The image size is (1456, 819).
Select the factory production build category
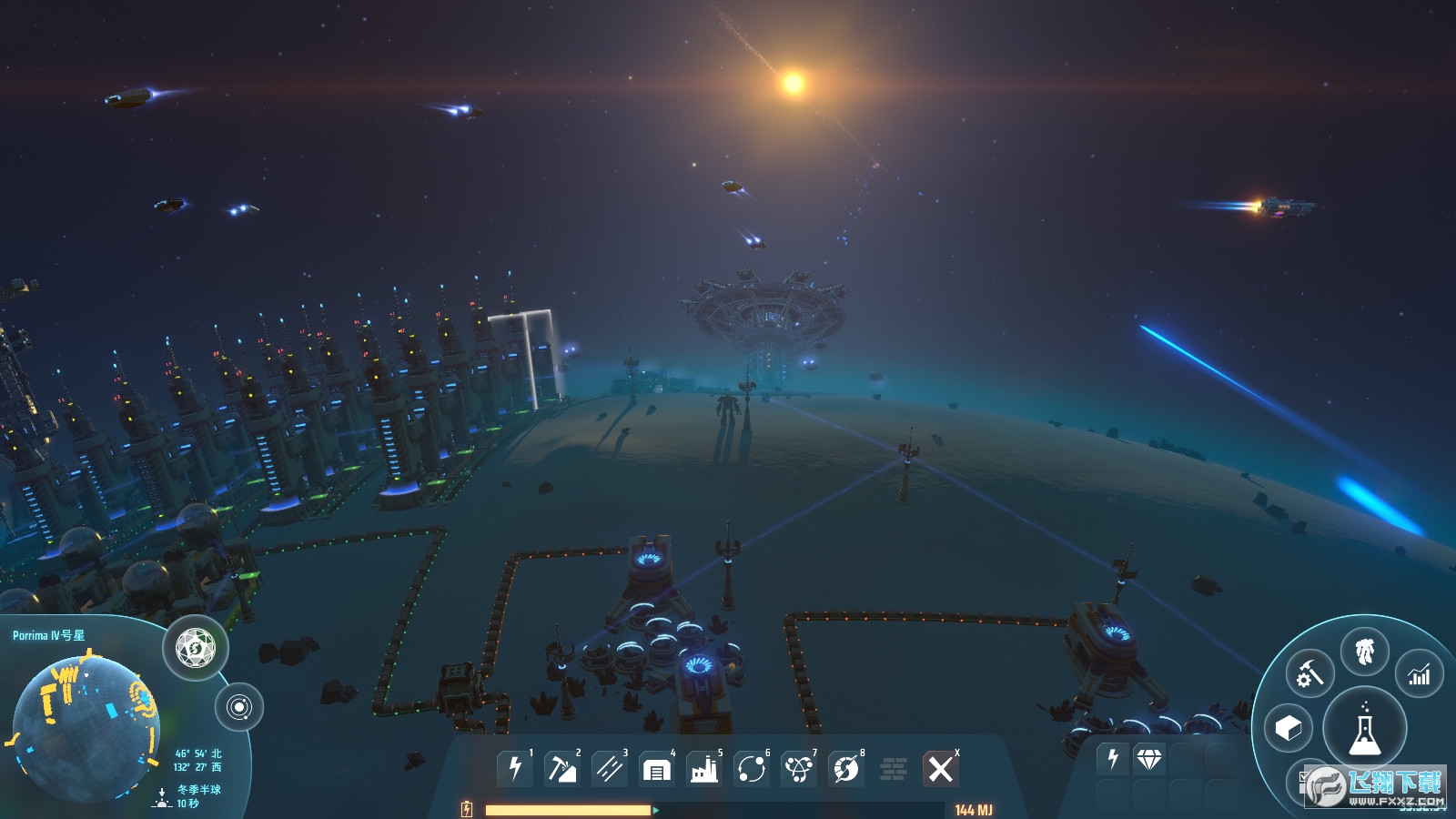703,769
